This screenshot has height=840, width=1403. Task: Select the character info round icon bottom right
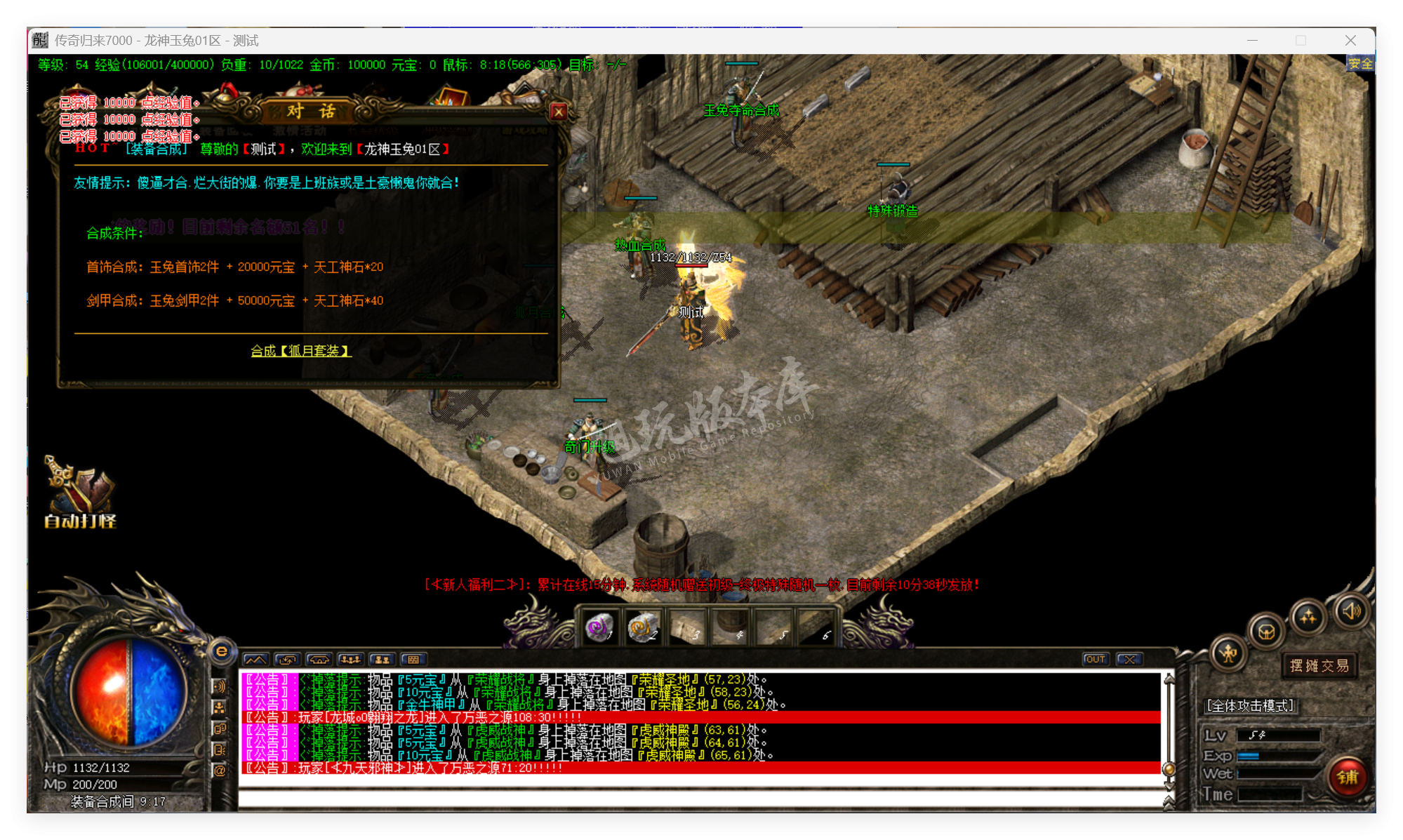click(x=1228, y=654)
